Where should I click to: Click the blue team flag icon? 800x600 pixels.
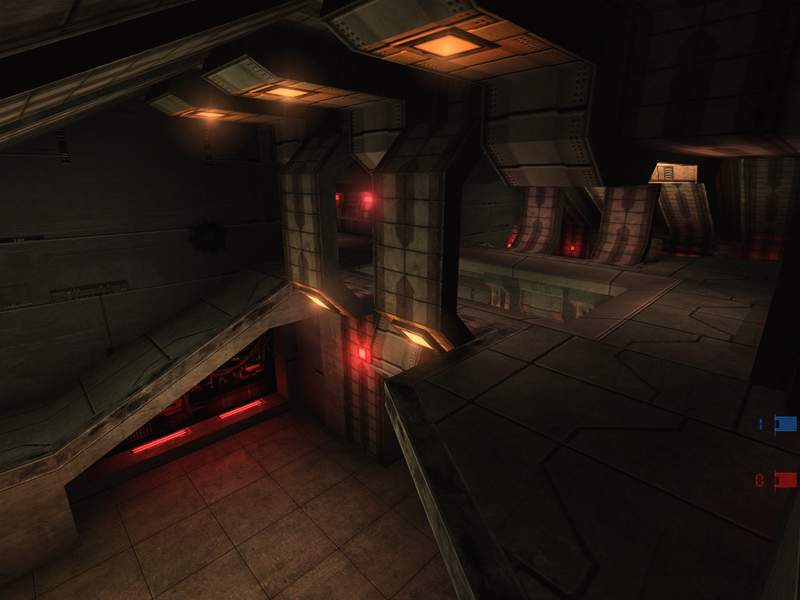785,424
